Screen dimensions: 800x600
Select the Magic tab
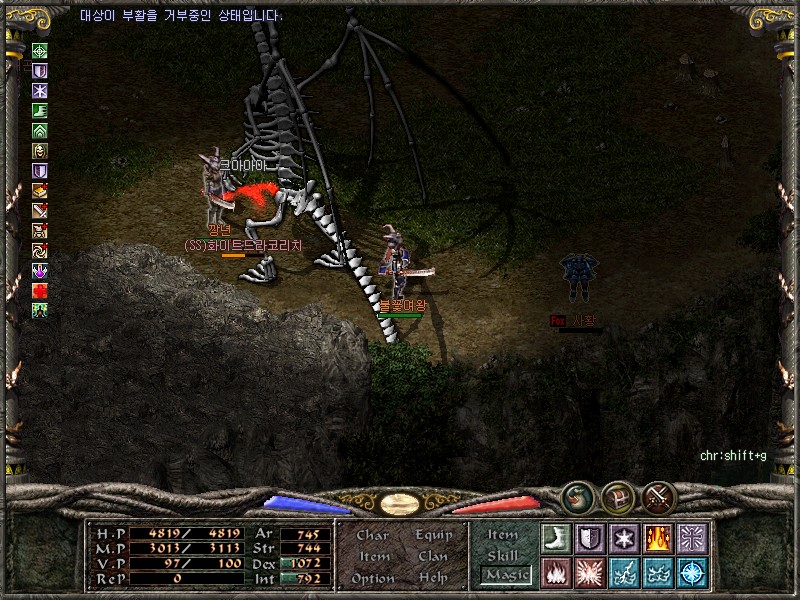click(506, 575)
